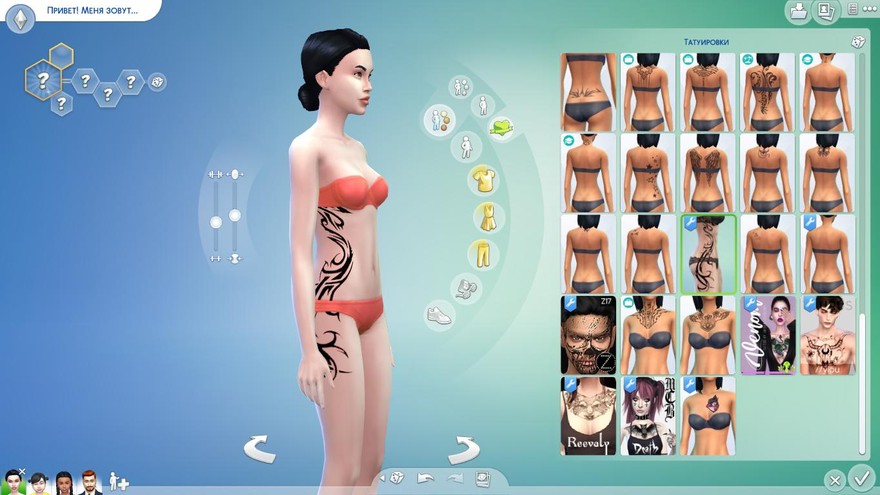This screenshot has height=495, width=880.
Task: Save household to library via folder icon
Action: pyautogui.click(x=798, y=12)
